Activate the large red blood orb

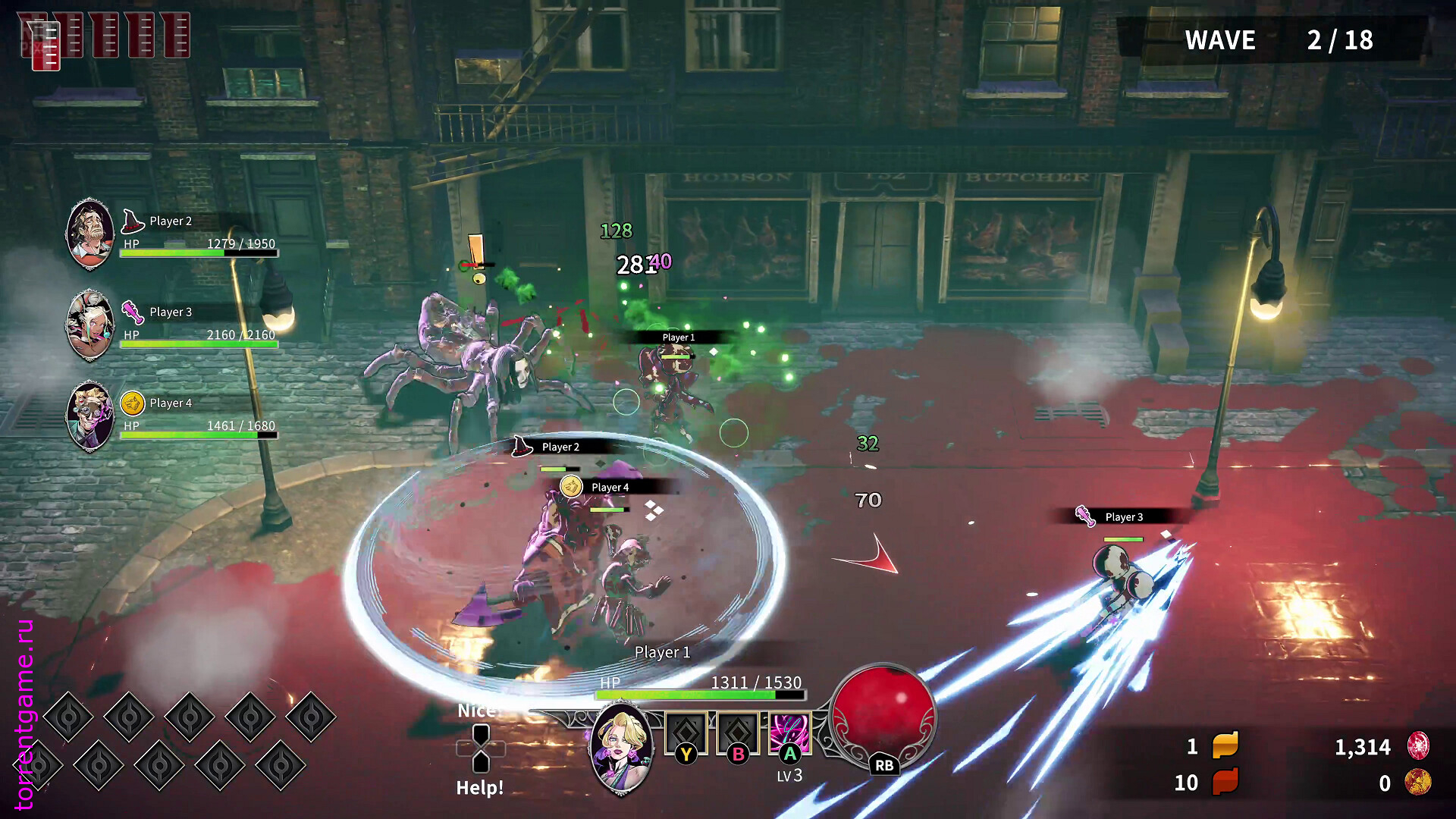coord(883,711)
